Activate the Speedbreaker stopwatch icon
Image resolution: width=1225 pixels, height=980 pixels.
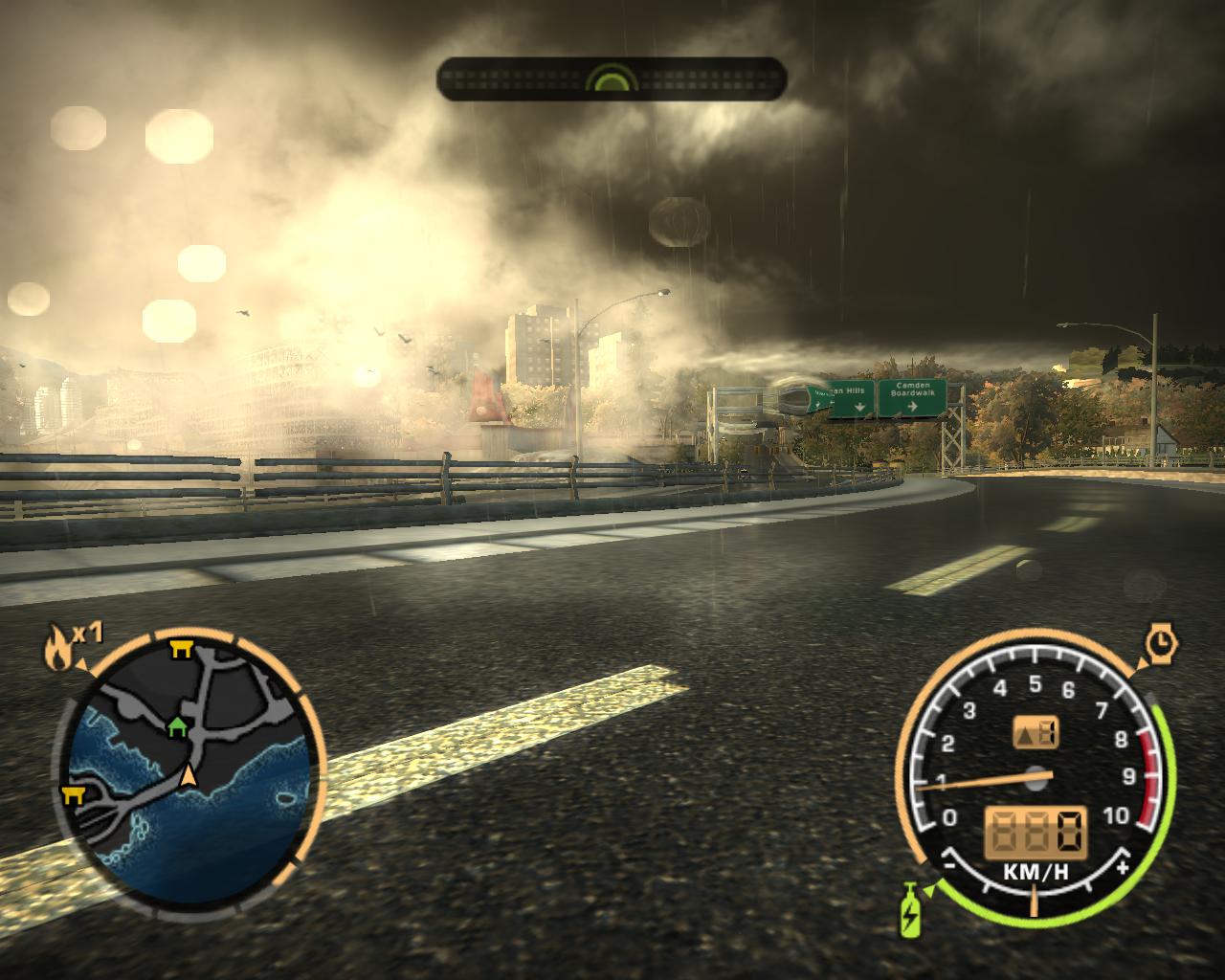tap(1161, 640)
